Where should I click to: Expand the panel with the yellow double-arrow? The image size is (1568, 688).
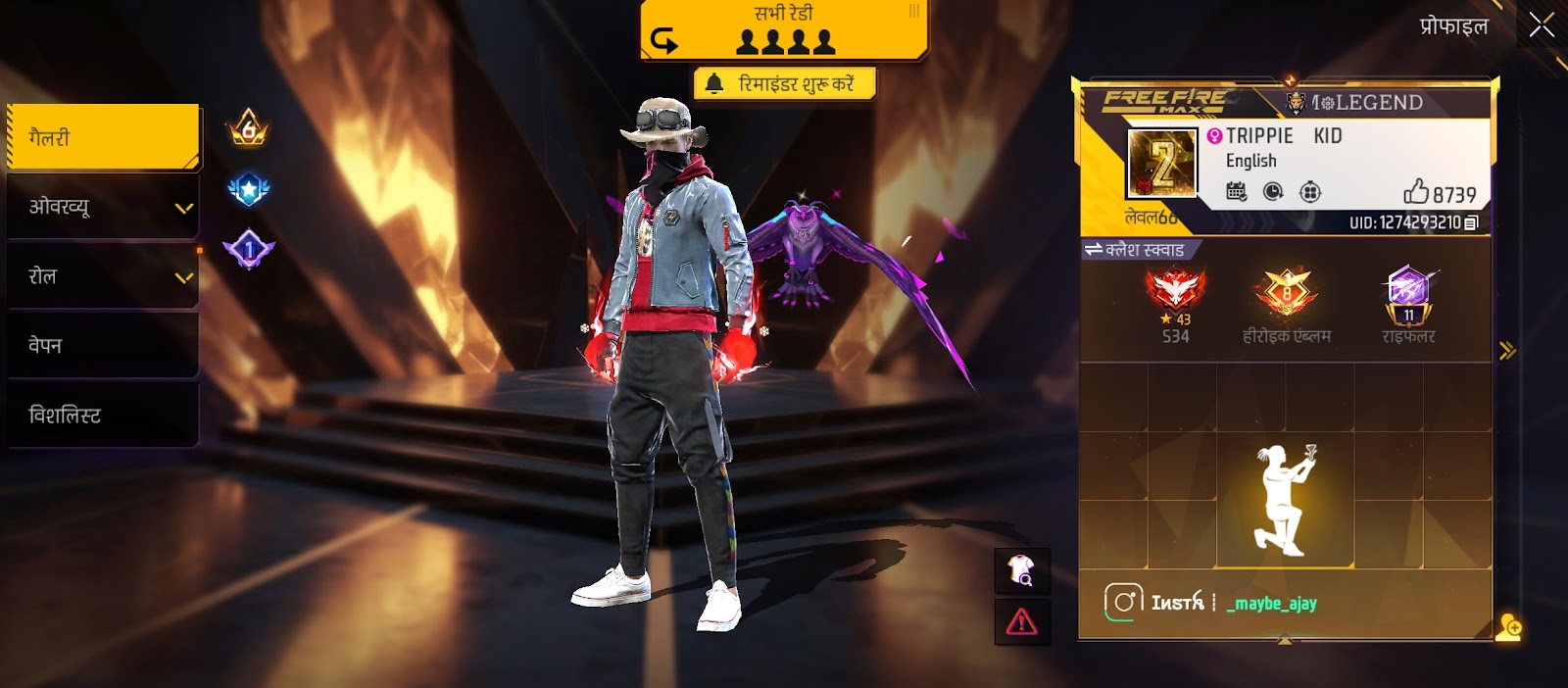click(x=1507, y=350)
